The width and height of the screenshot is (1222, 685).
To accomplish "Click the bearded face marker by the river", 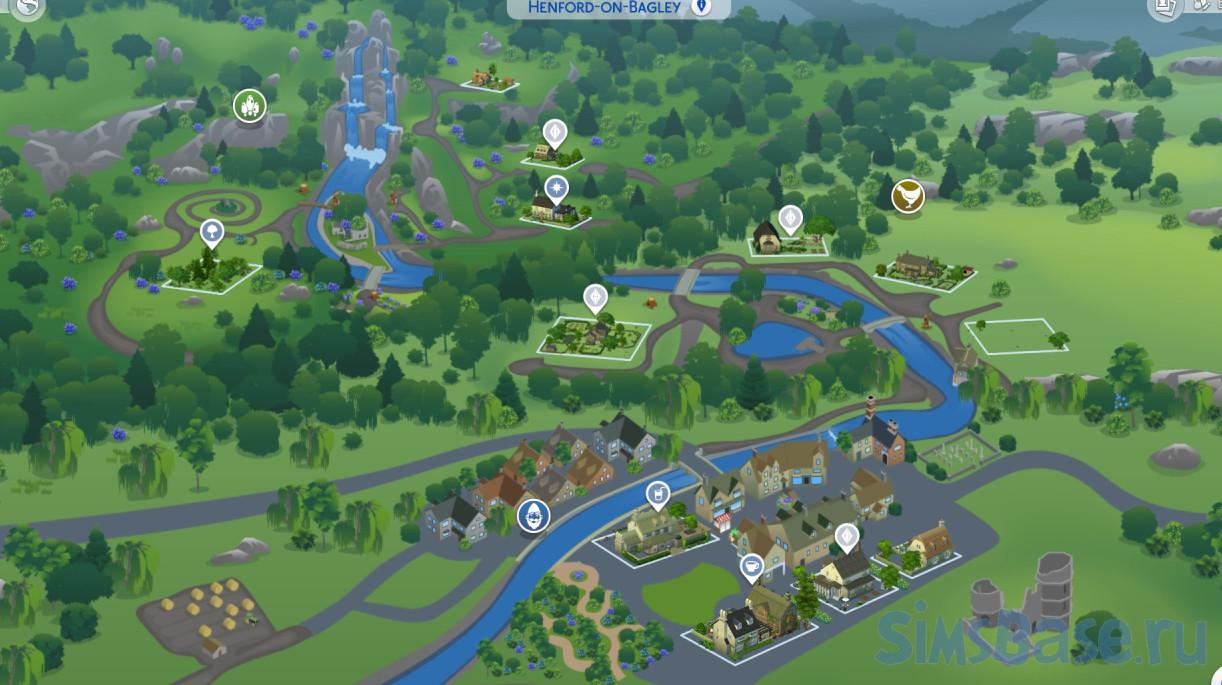I will tap(534, 517).
